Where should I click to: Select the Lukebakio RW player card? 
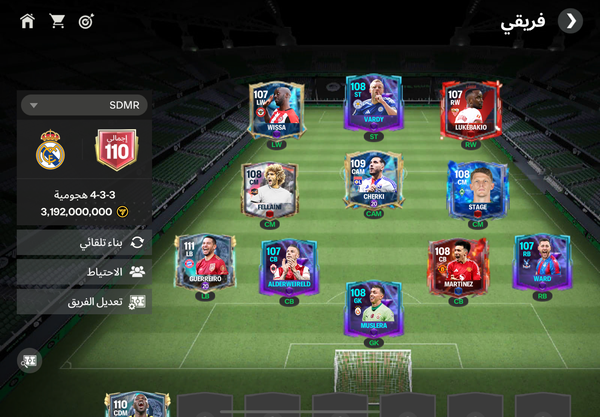(470, 111)
